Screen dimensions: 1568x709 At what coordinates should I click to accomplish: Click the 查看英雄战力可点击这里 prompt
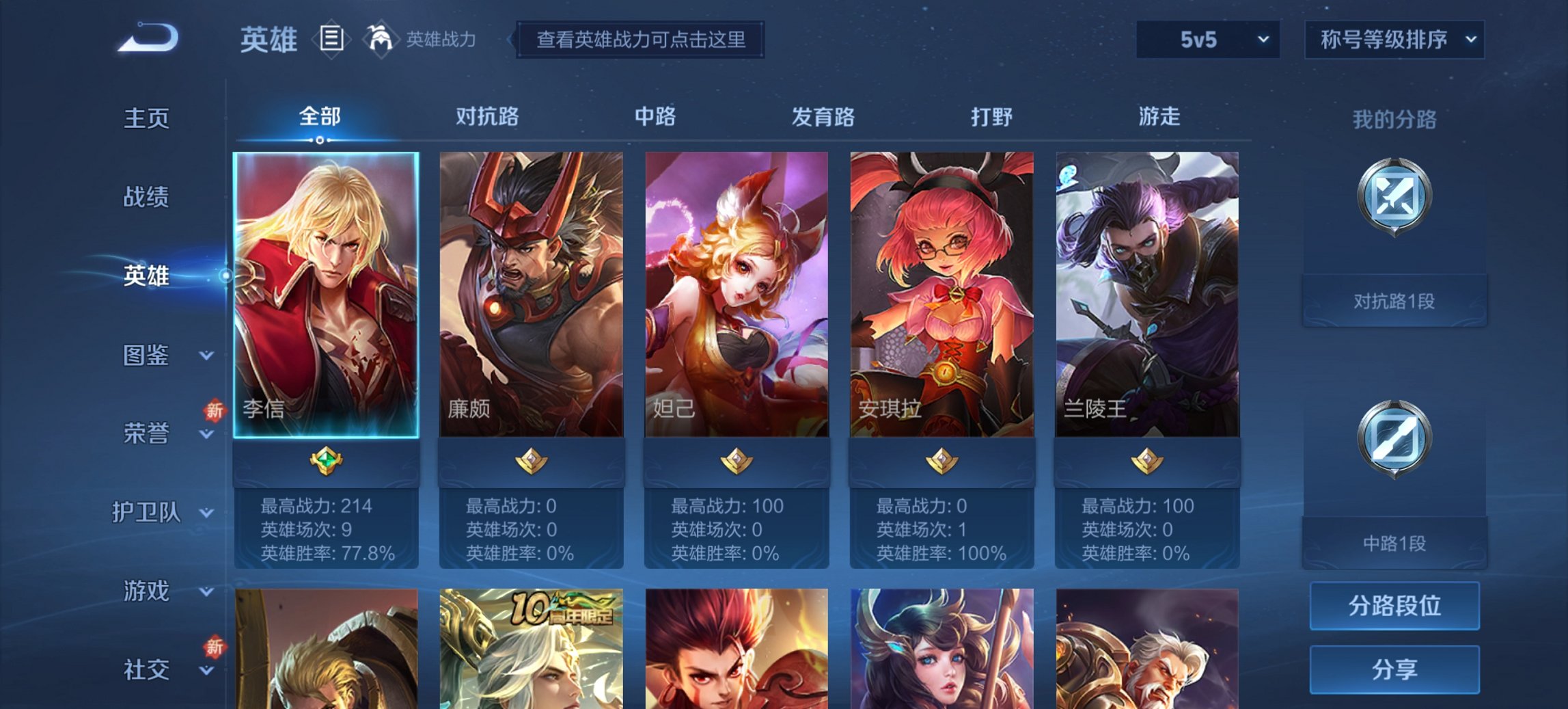(643, 40)
